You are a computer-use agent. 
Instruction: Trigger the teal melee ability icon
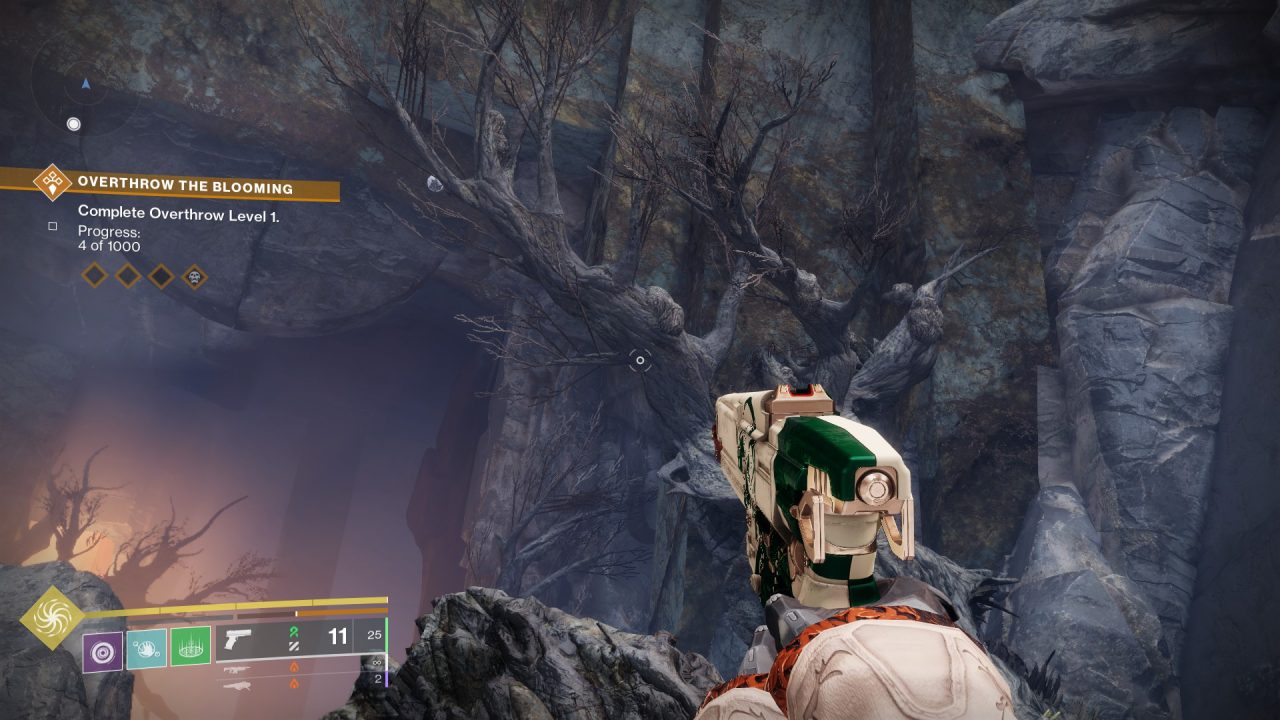click(x=146, y=648)
